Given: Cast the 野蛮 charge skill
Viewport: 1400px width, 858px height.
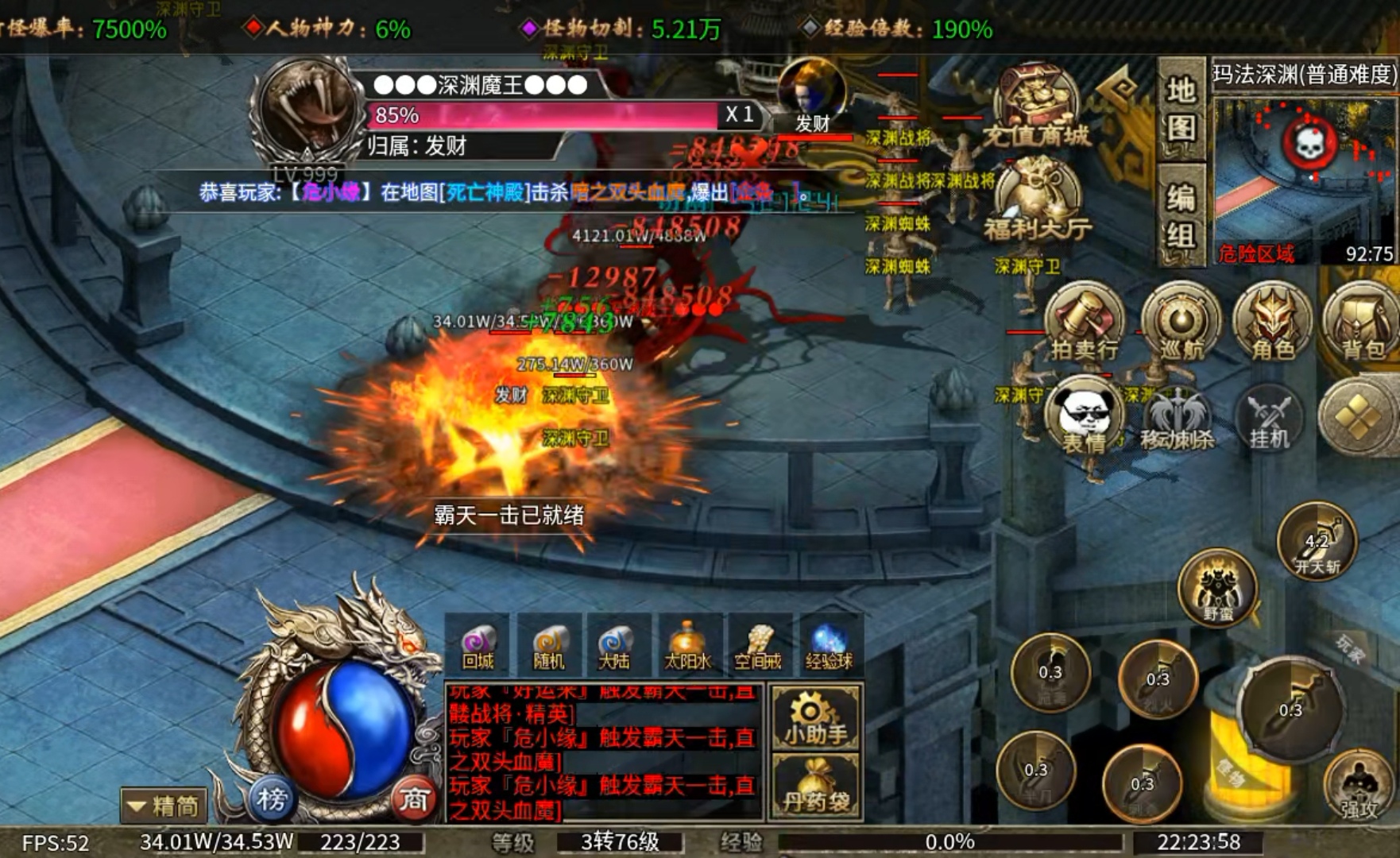Looking at the screenshot, I should click(x=1216, y=589).
